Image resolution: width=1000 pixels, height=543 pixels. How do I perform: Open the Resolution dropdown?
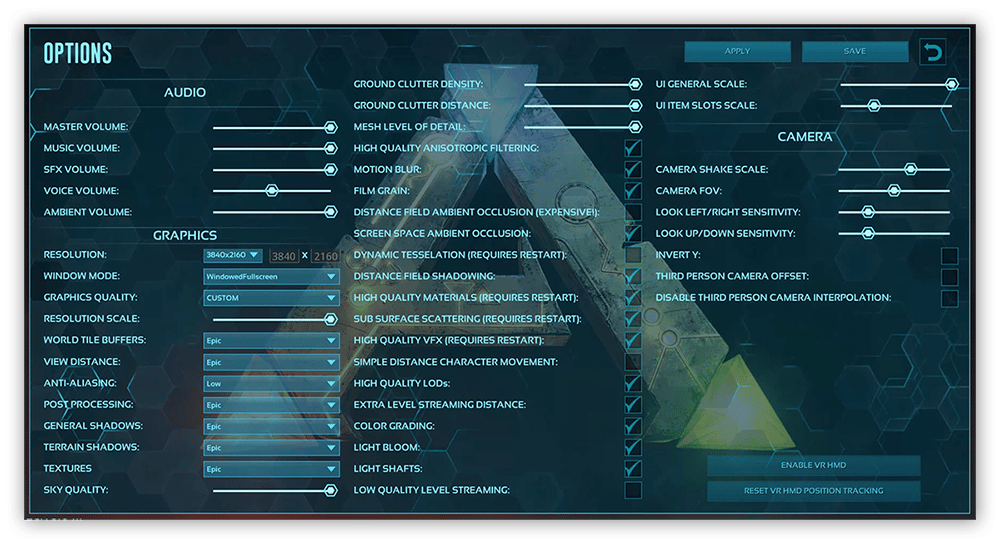pyautogui.click(x=233, y=255)
